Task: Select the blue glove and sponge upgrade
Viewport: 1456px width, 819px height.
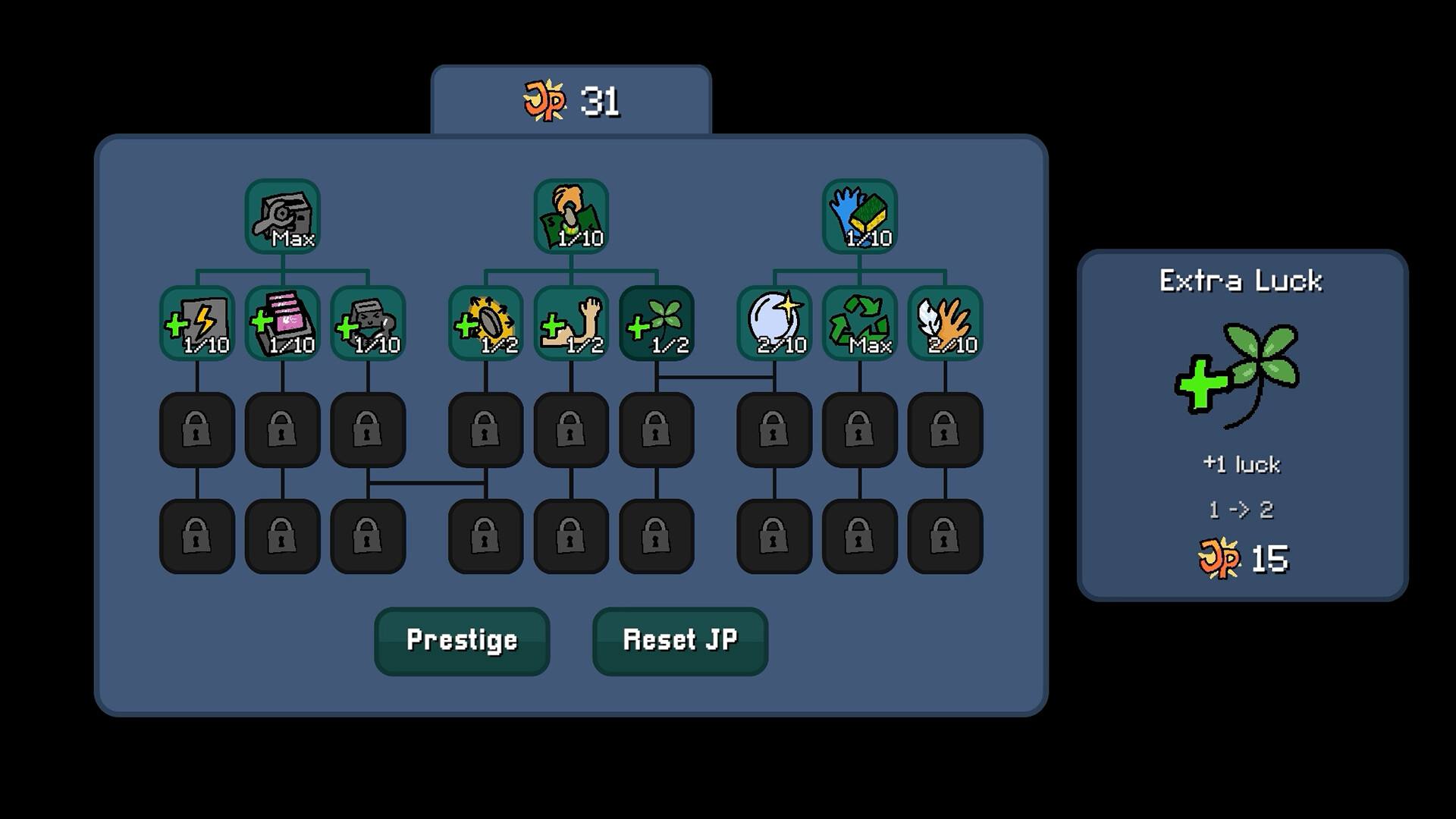Action: pyautogui.click(x=859, y=216)
